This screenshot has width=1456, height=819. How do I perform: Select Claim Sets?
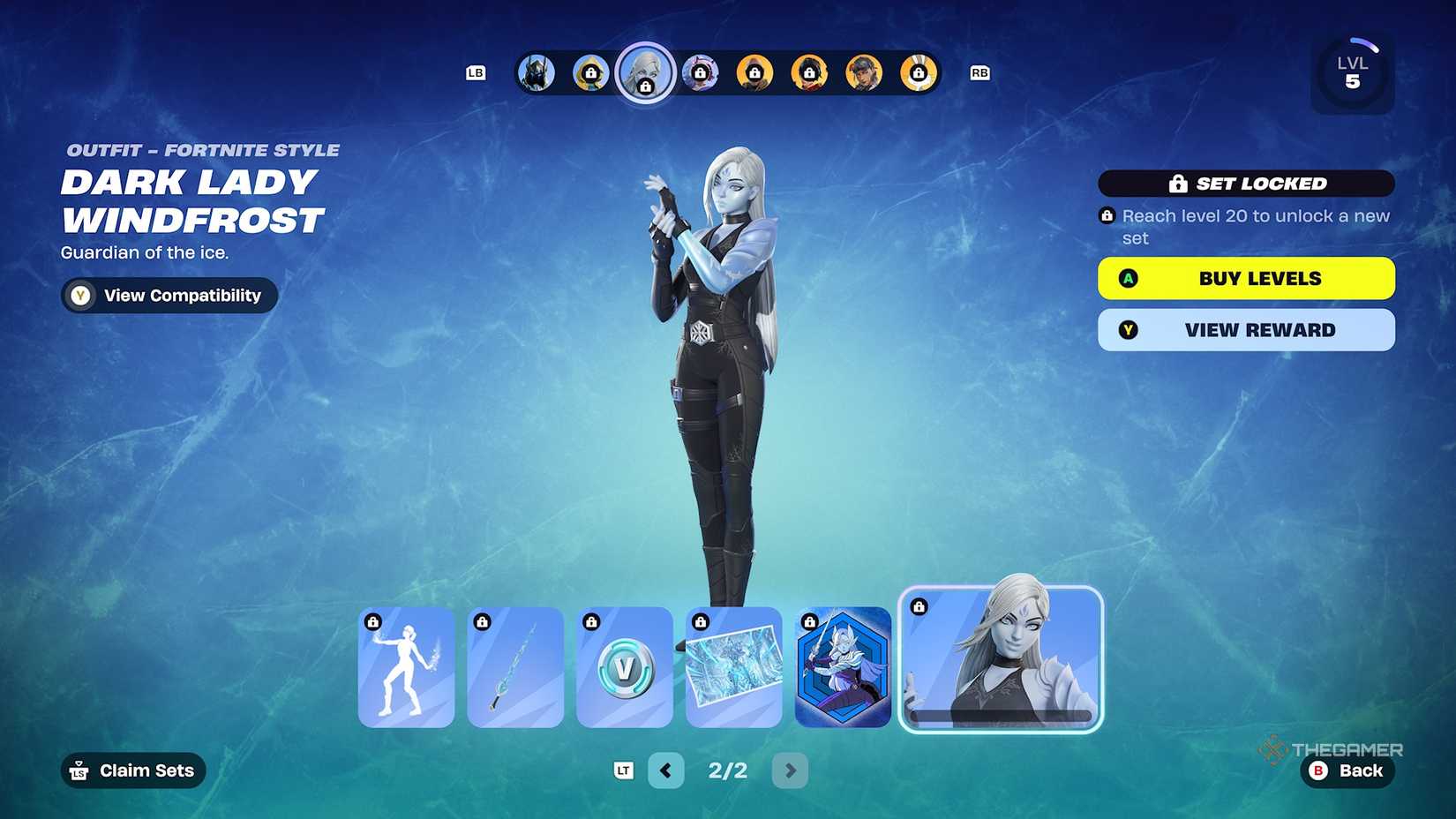click(x=132, y=770)
